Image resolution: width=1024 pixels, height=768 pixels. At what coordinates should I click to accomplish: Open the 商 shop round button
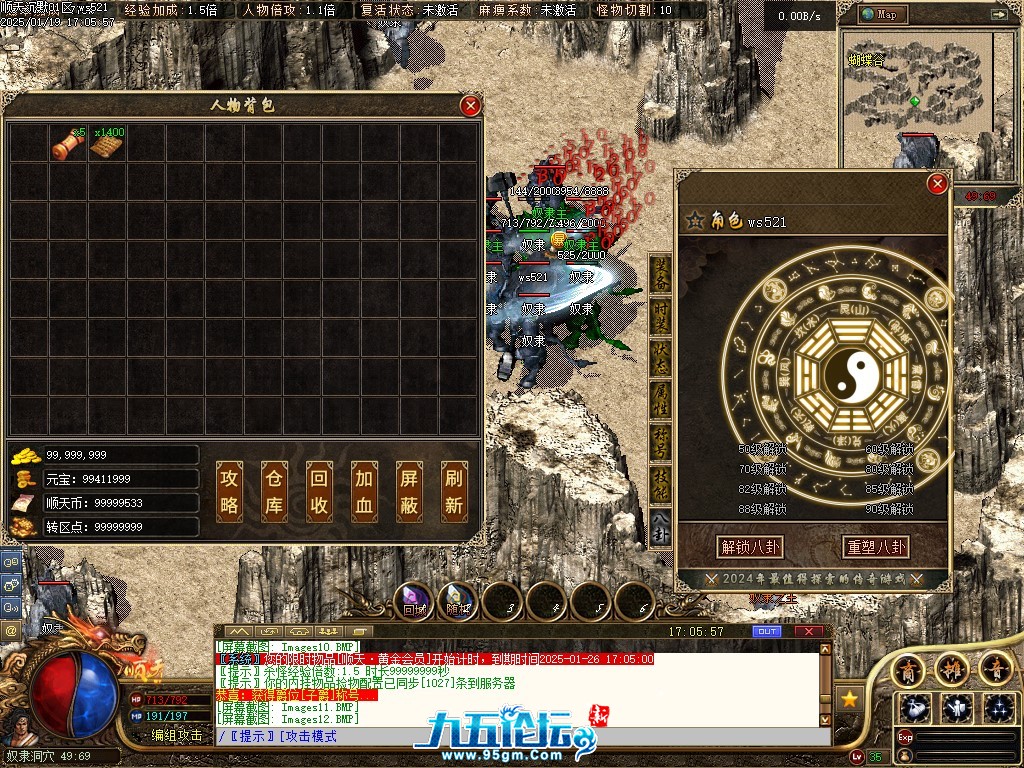(x=909, y=670)
